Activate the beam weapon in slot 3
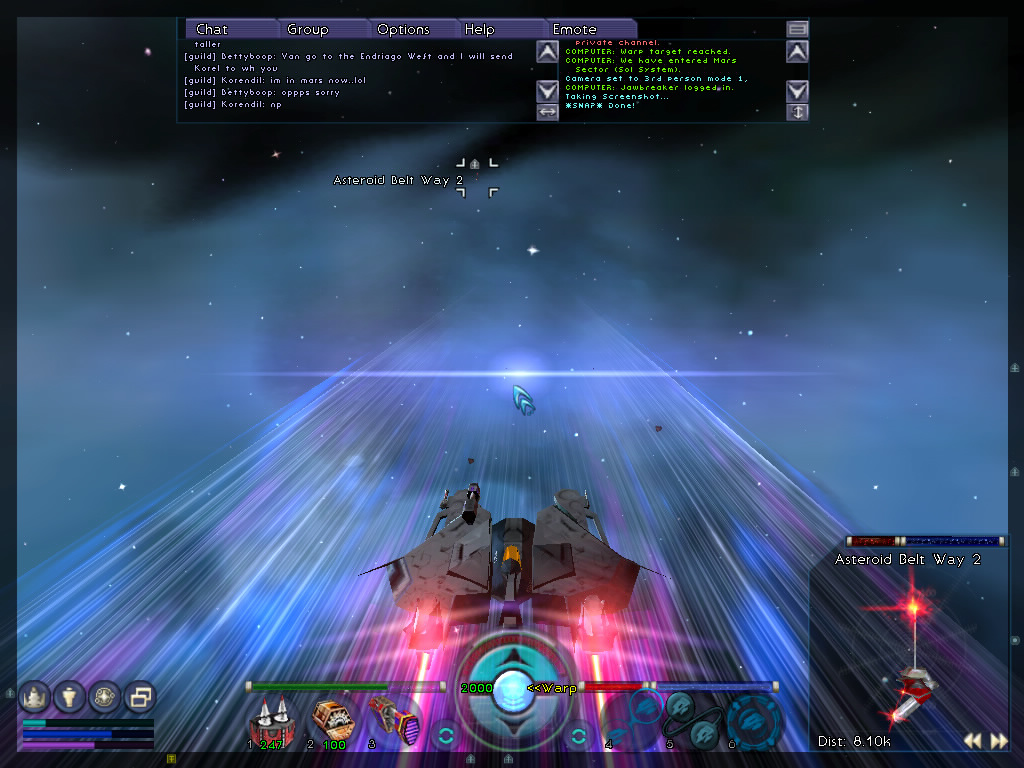The height and width of the screenshot is (768, 1024). coord(388,718)
